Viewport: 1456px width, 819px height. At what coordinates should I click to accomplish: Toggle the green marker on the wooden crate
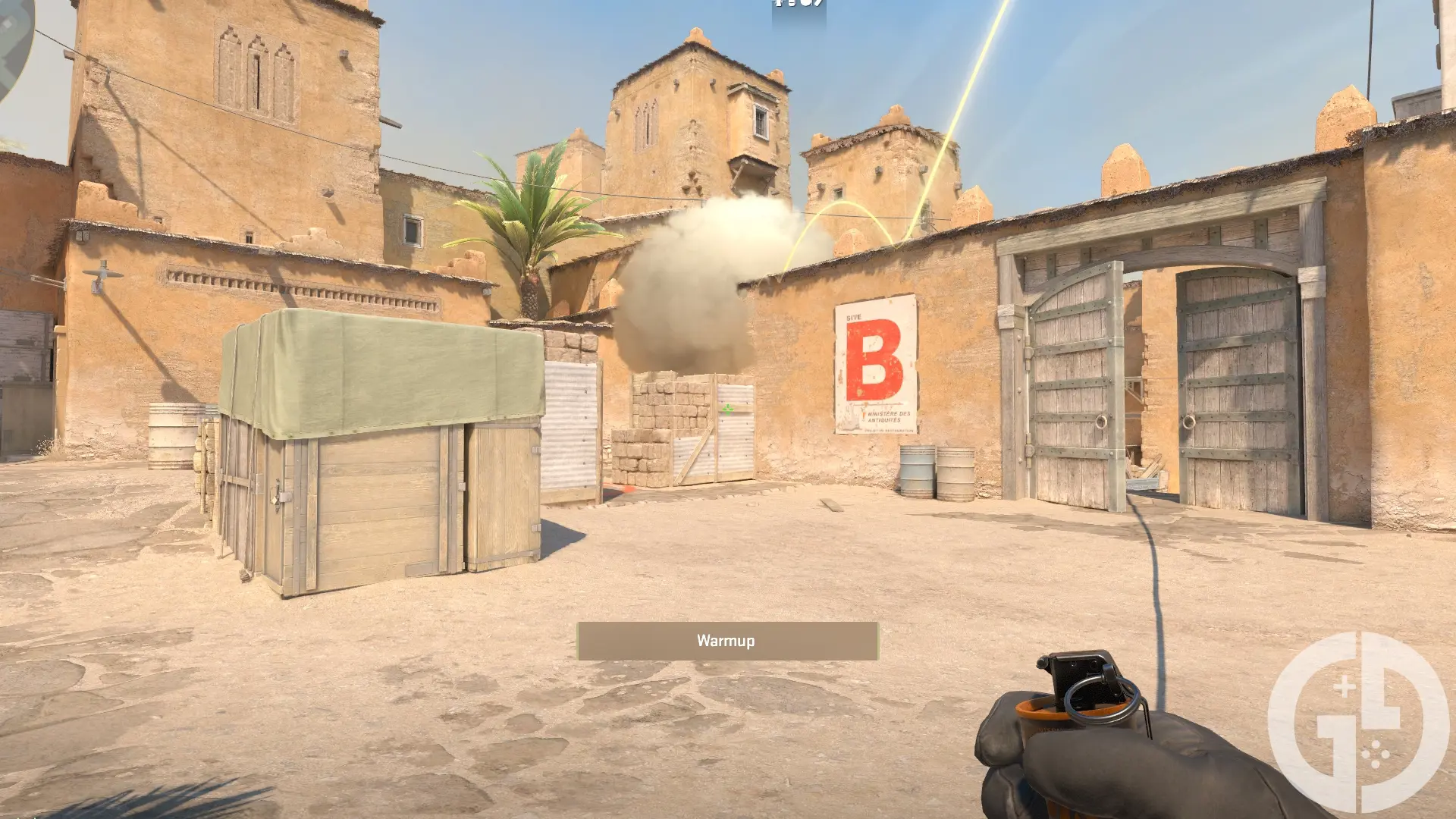[x=728, y=409]
